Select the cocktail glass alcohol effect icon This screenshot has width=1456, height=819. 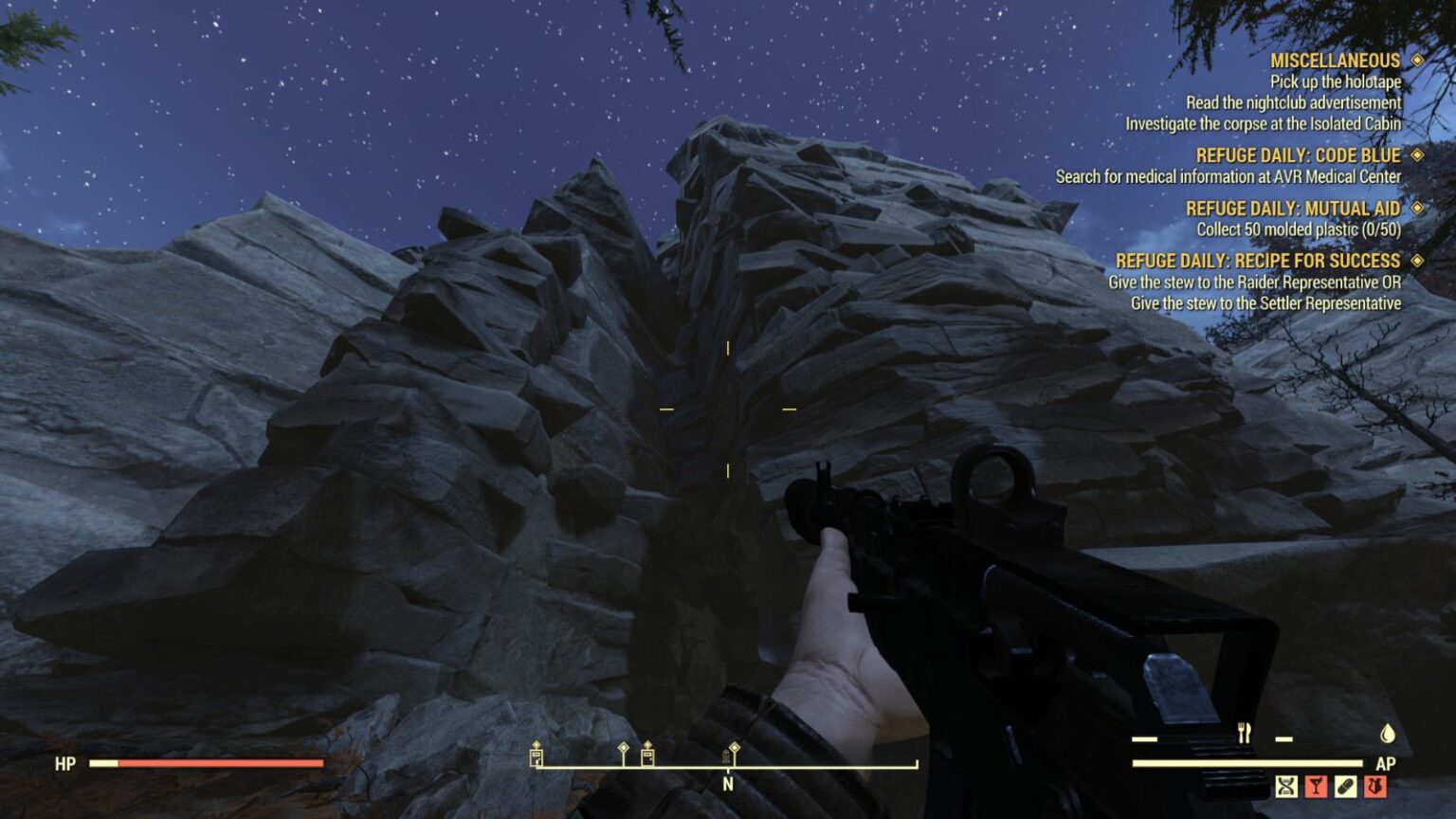(1316, 787)
